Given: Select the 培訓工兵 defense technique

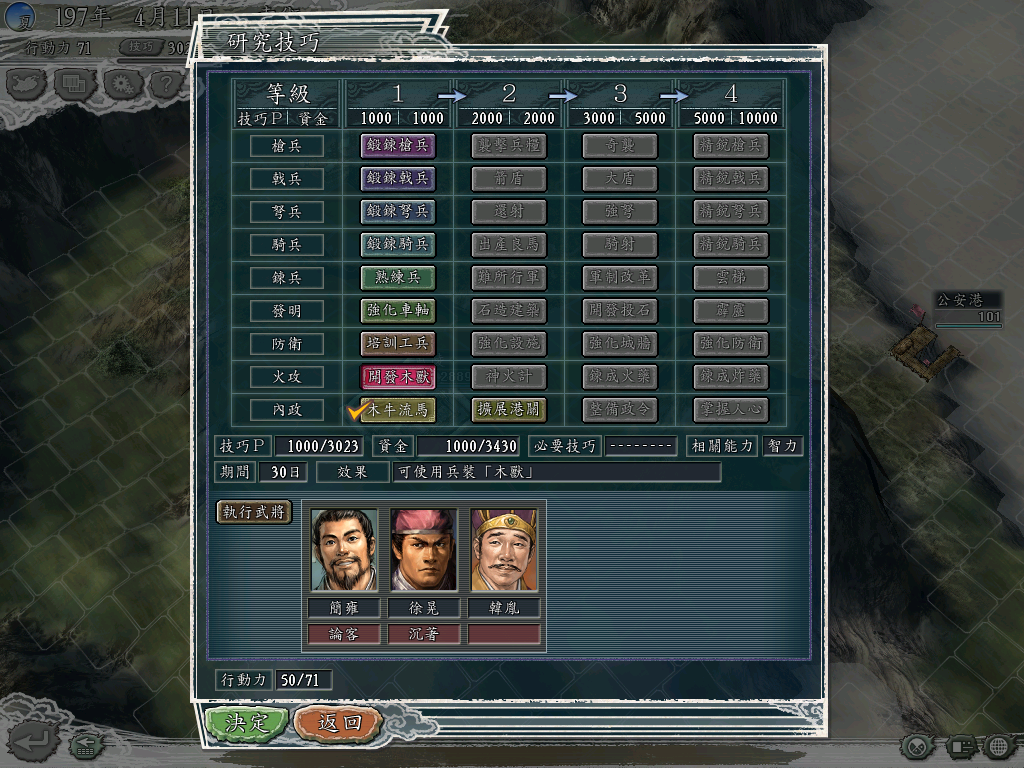Looking at the screenshot, I should pos(398,344).
